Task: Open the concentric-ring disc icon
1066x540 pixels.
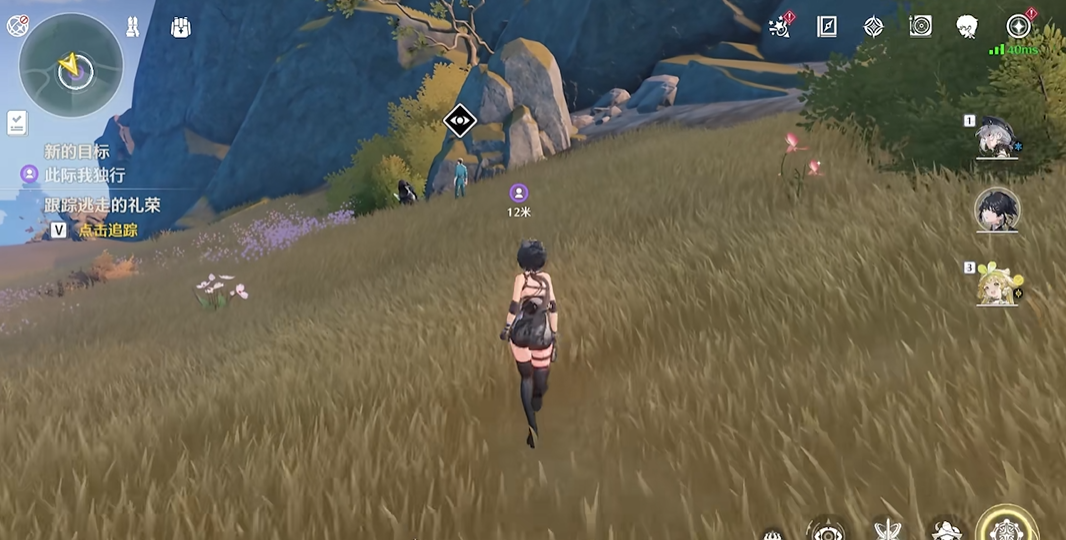Action: point(920,26)
